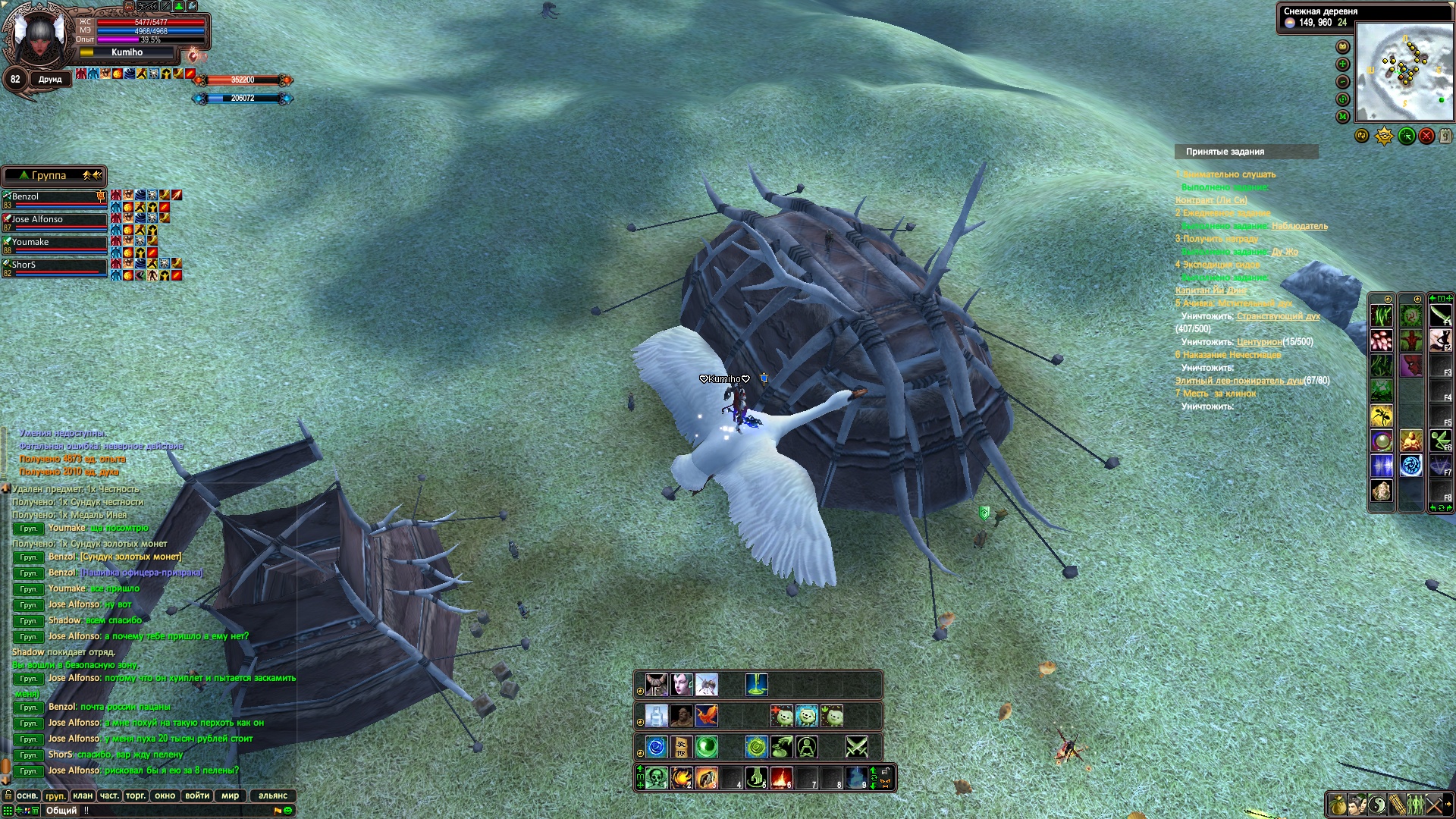Zoom out the minimap with the minus button

coord(1343,82)
